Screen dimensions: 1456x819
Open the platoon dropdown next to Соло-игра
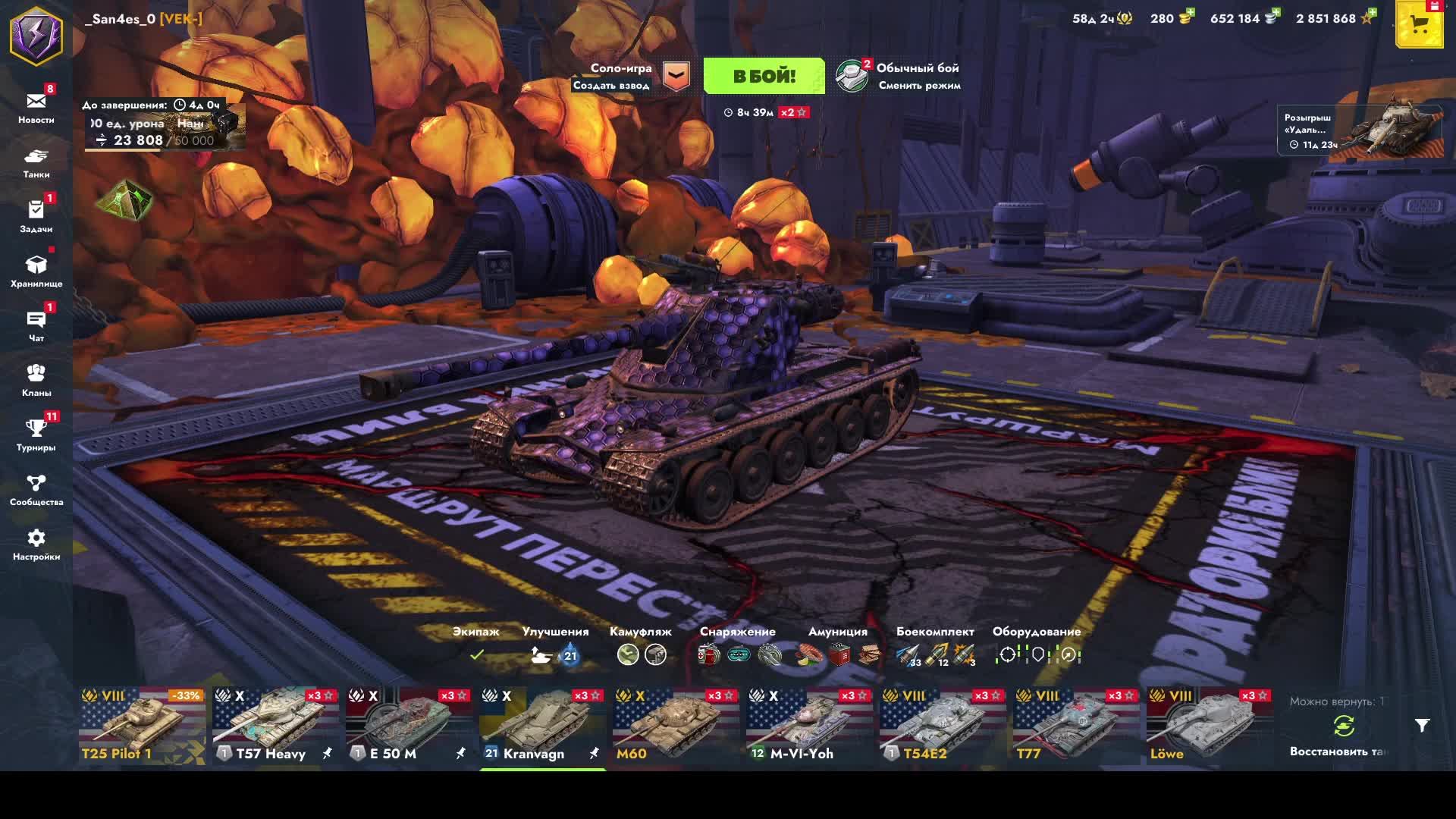click(x=676, y=76)
